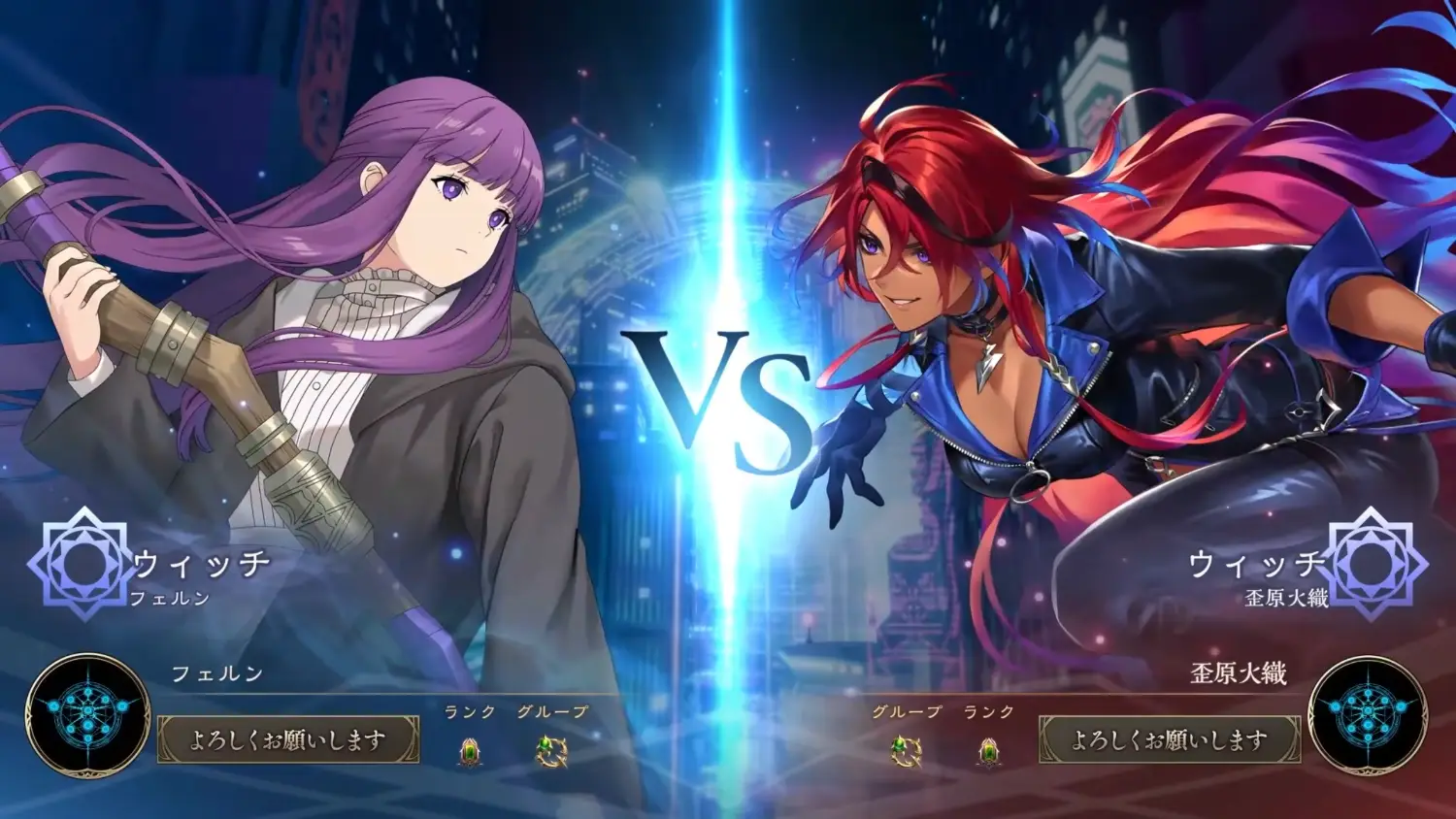Click 歪原大織's circular emblem icon

[1368, 715]
